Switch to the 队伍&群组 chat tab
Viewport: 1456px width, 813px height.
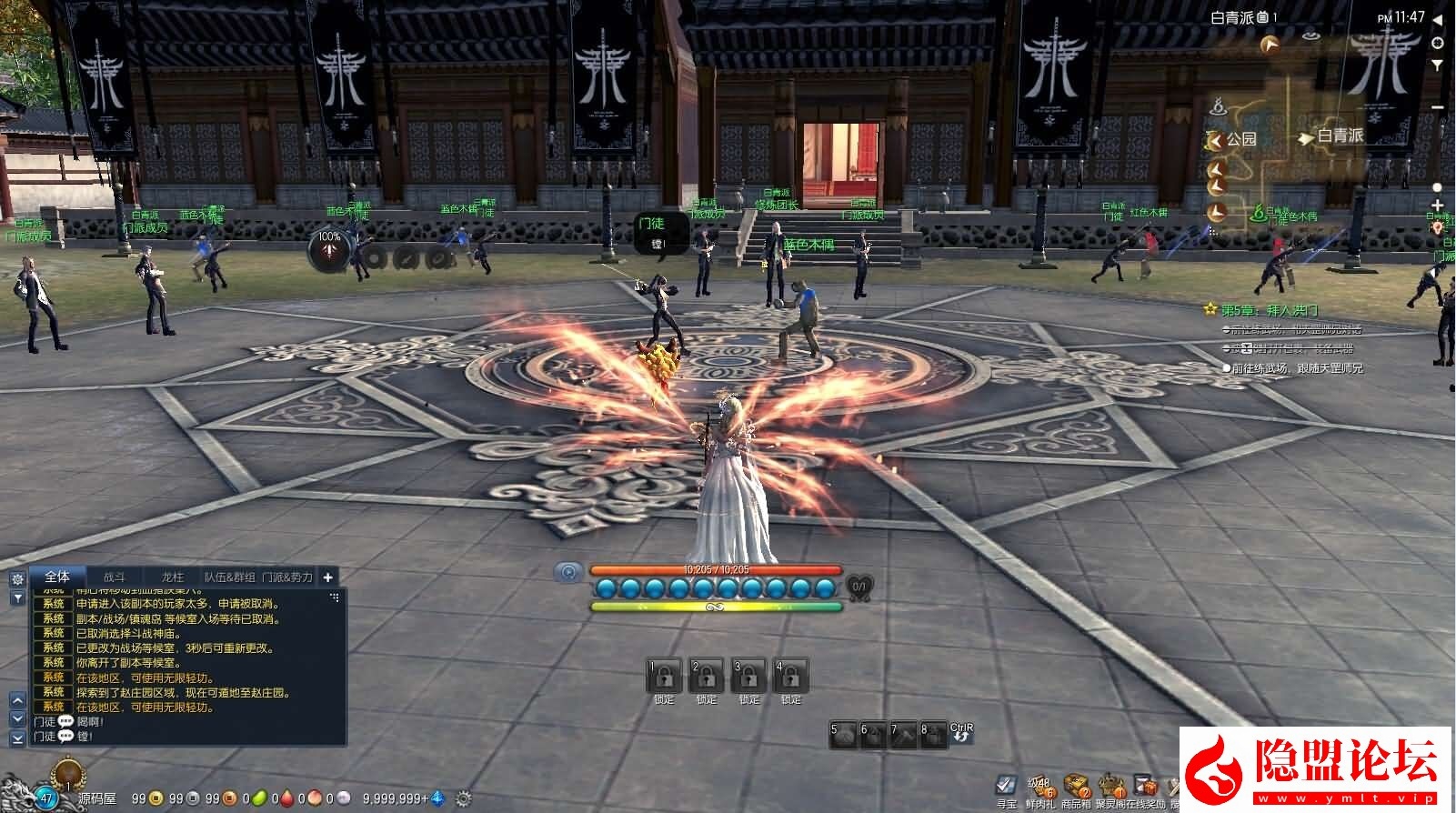[229, 577]
